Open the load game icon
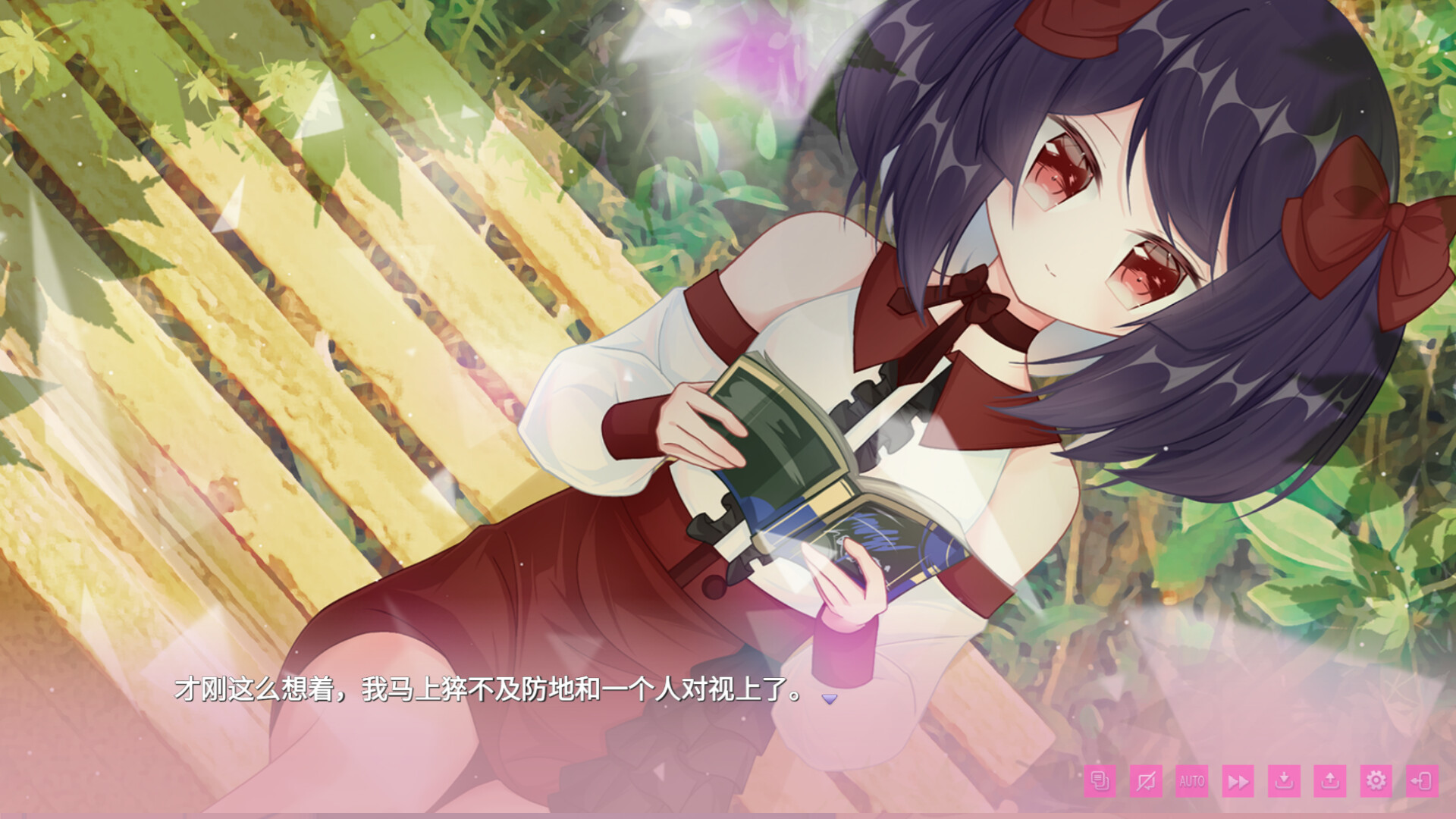This screenshot has width=1456, height=819. pyautogui.click(x=1329, y=780)
